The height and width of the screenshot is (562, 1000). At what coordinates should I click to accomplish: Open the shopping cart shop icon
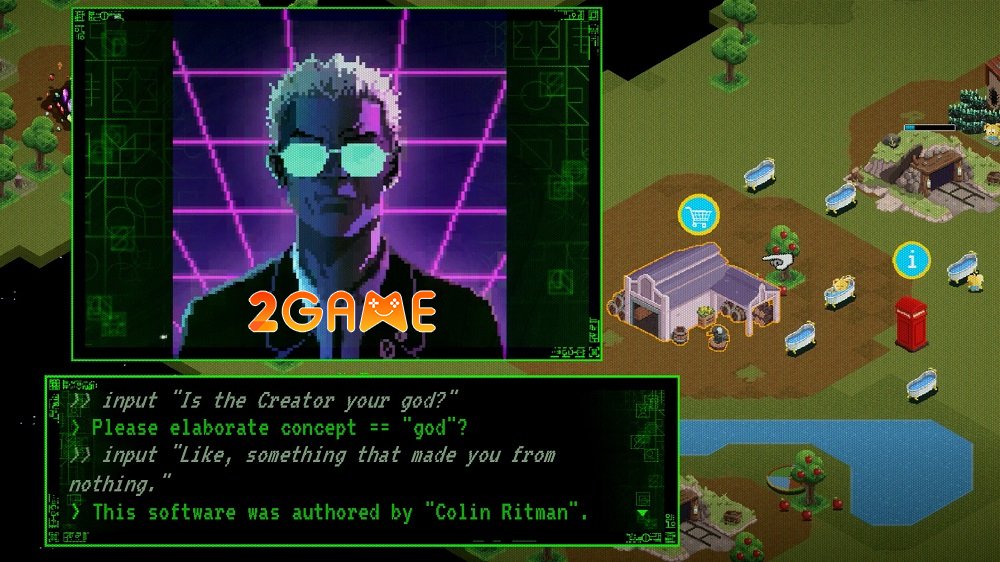pyautogui.click(x=699, y=214)
